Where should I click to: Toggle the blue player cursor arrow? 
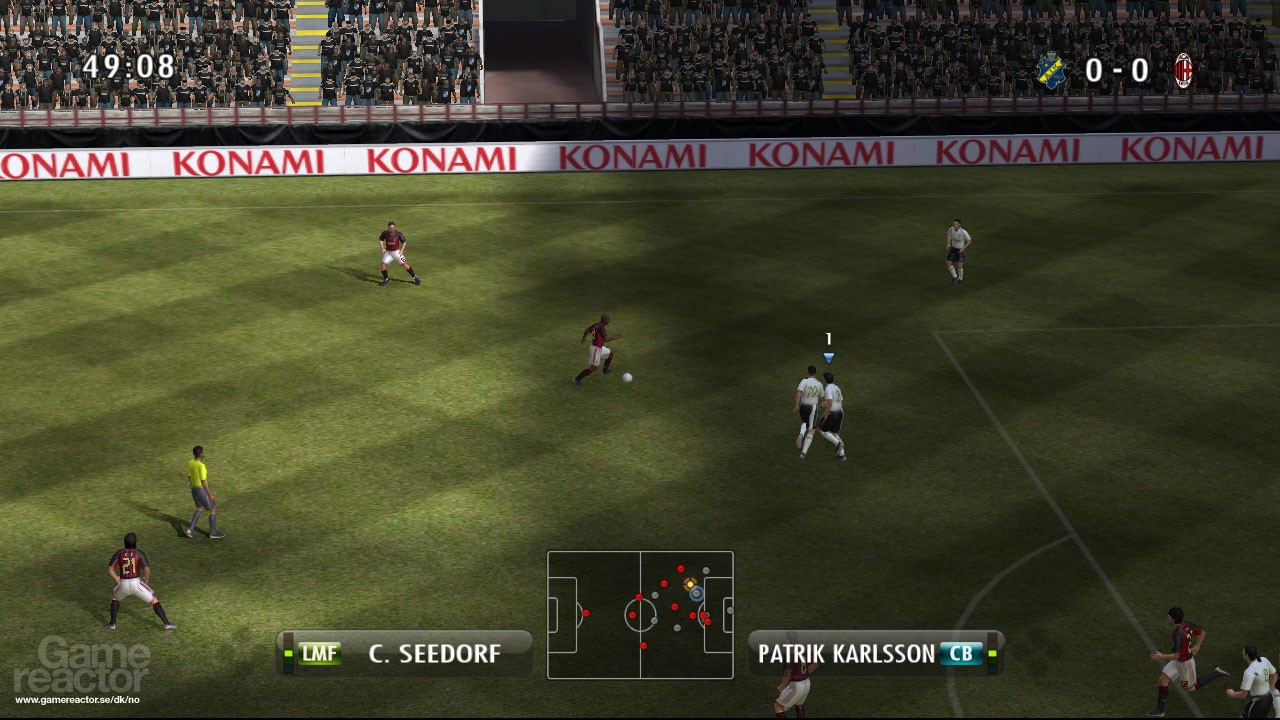[827, 356]
